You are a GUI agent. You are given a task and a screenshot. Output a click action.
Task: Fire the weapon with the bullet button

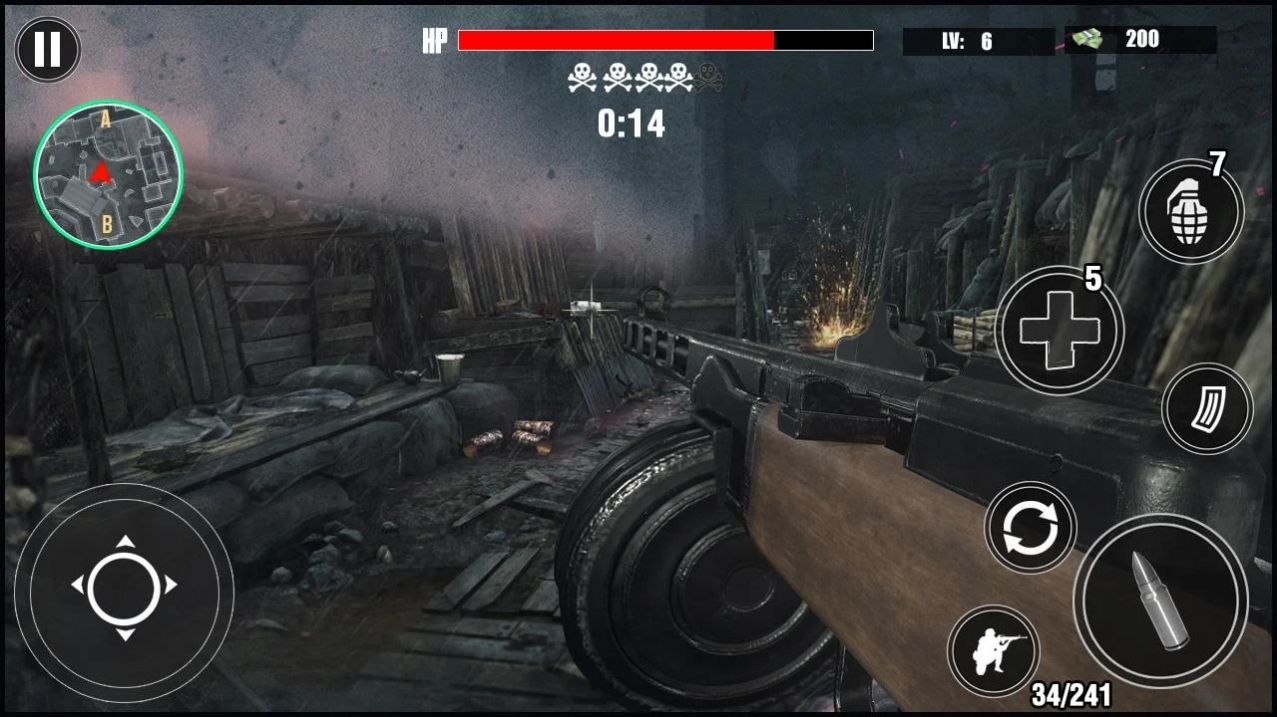click(1161, 600)
